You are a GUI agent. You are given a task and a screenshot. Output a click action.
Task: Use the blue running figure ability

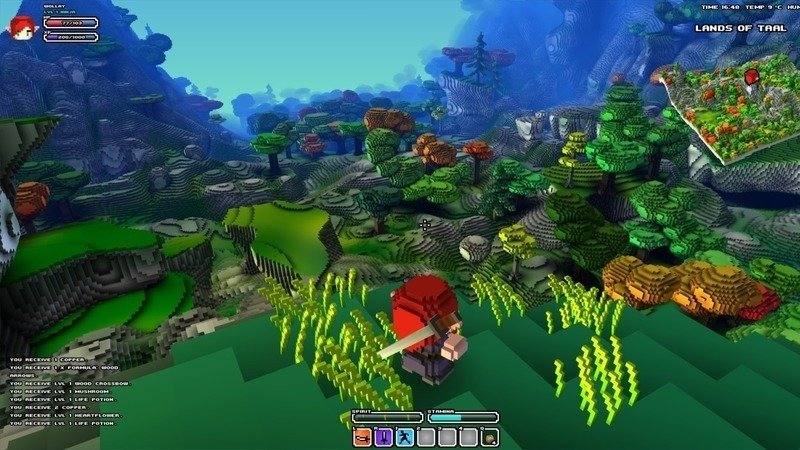click(x=405, y=436)
